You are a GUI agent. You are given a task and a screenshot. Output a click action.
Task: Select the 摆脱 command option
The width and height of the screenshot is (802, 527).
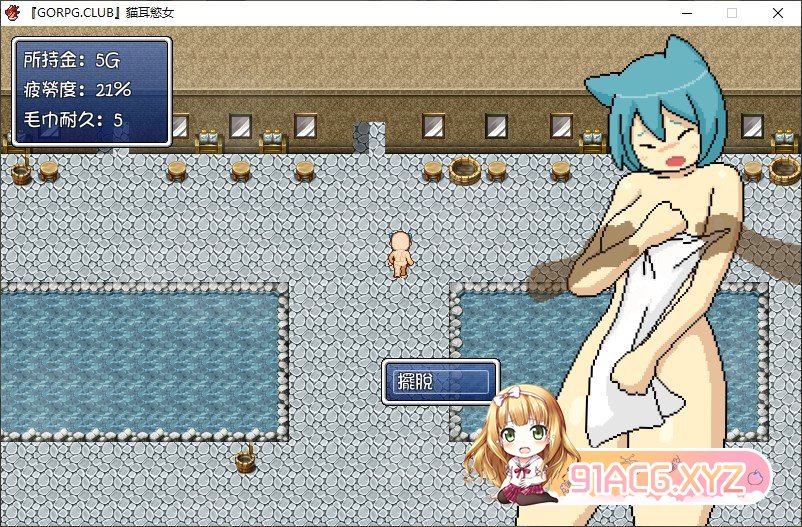440,381
